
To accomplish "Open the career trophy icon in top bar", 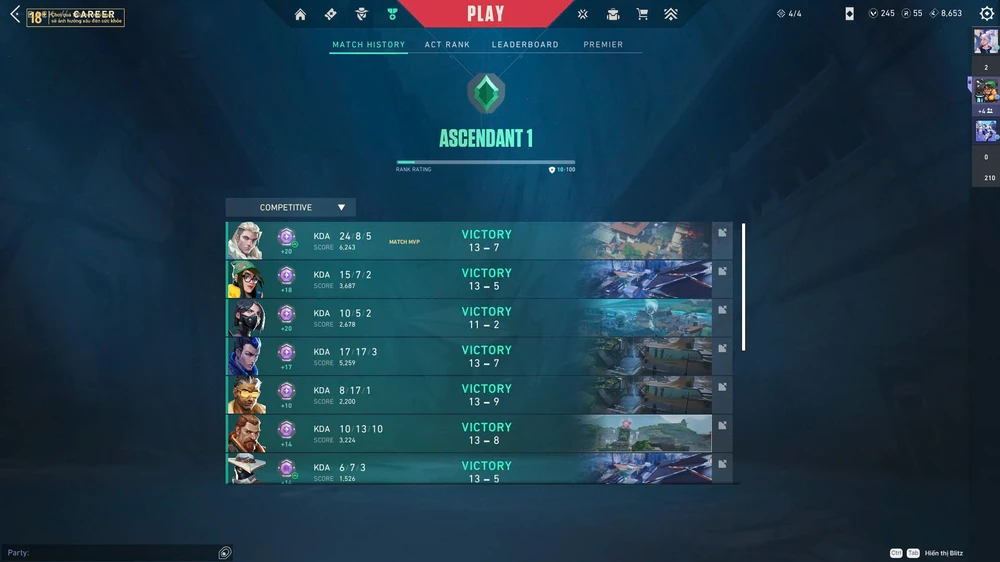I will (x=392, y=15).
